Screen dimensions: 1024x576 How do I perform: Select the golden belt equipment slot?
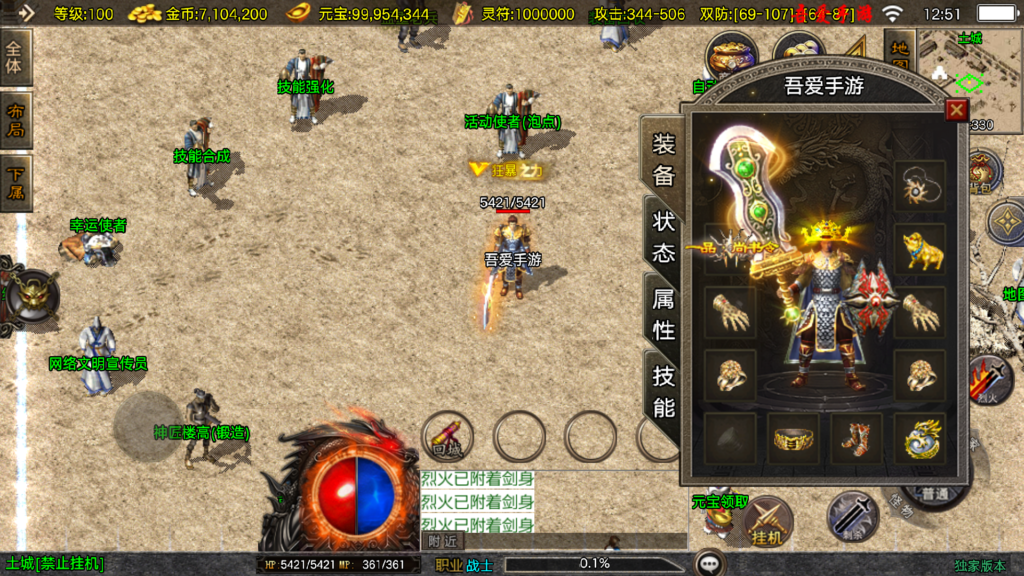coord(793,438)
